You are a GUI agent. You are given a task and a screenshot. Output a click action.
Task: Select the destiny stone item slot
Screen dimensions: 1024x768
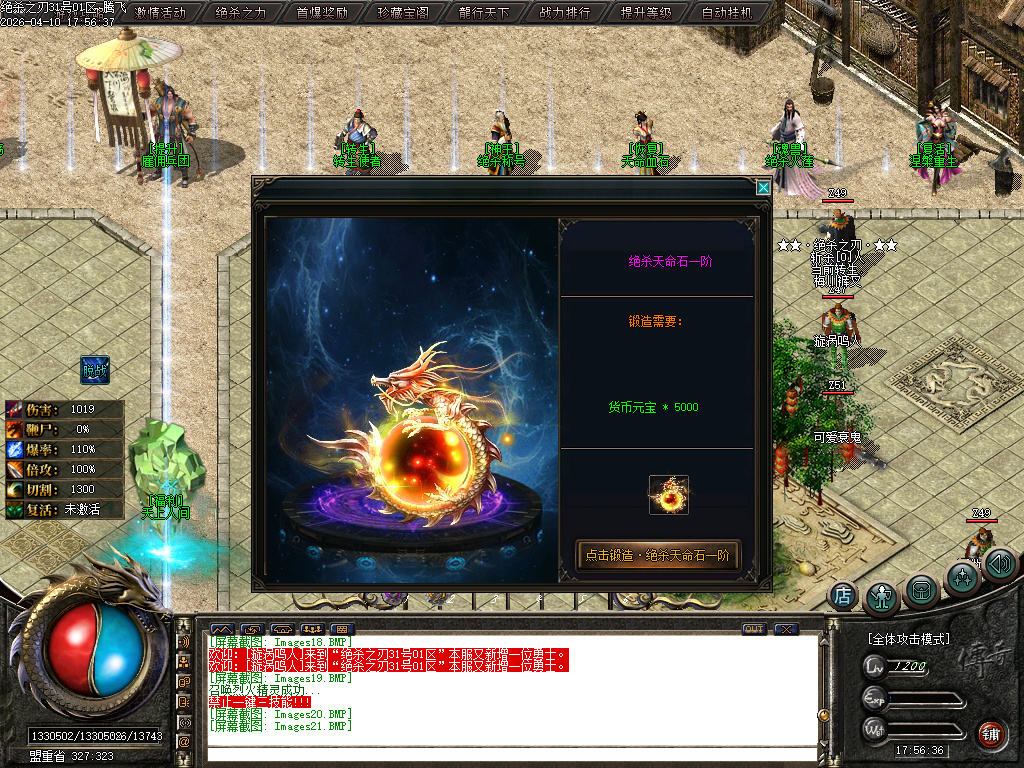pos(668,495)
